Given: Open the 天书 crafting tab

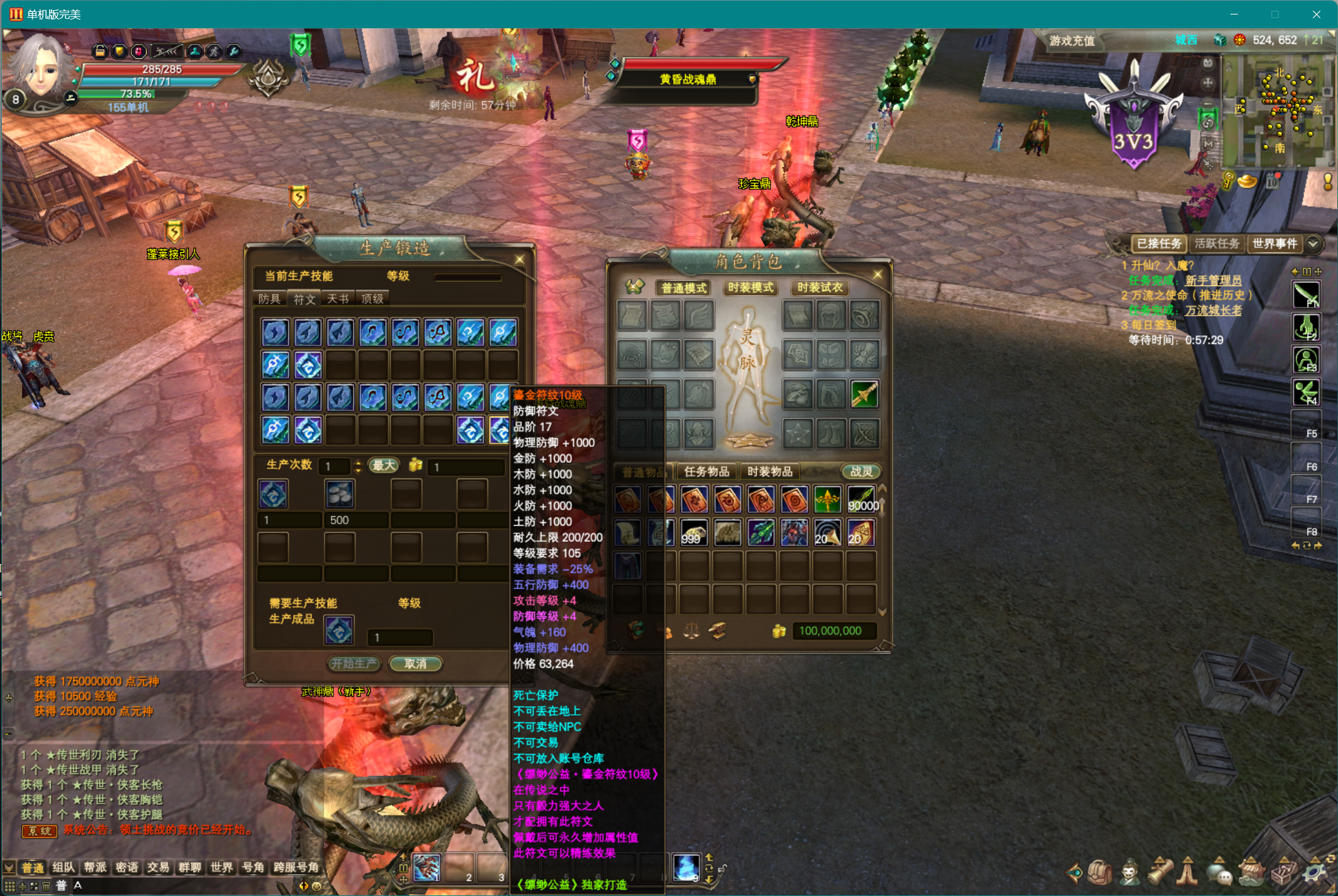Looking at the screenshot, I should click(x=338, y=299).
